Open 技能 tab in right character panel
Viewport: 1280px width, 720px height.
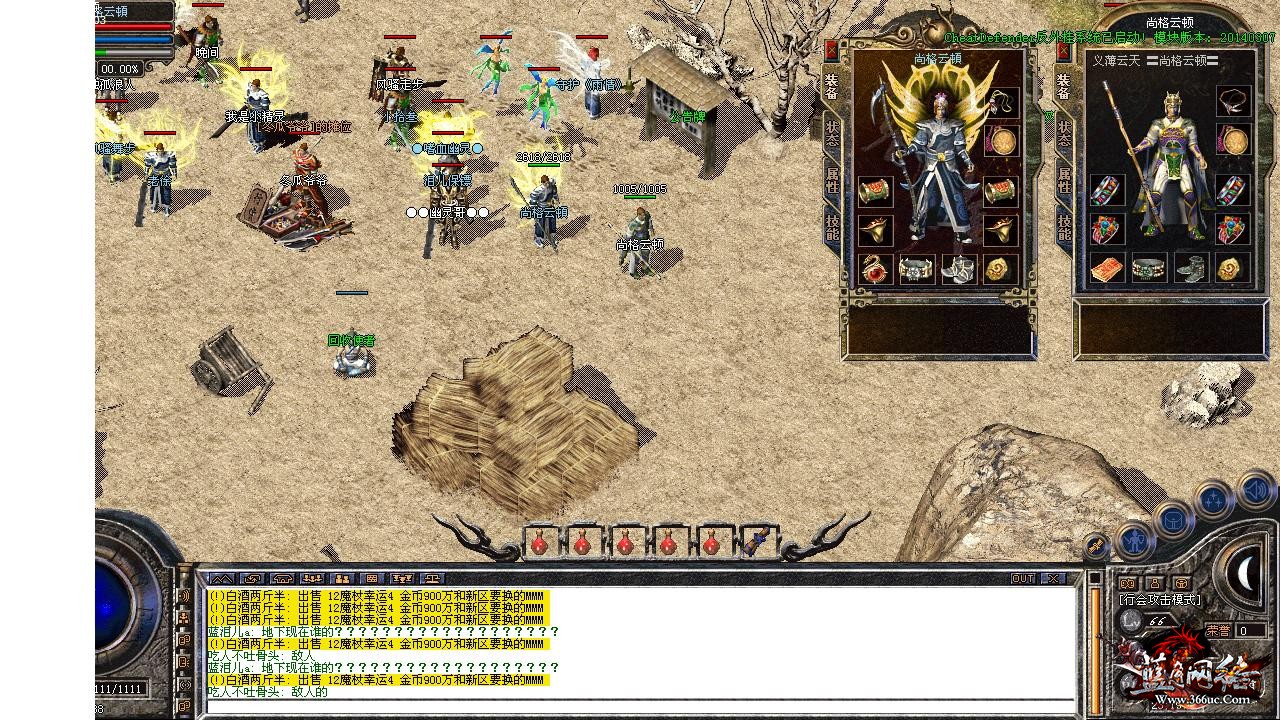point(1063,227)
